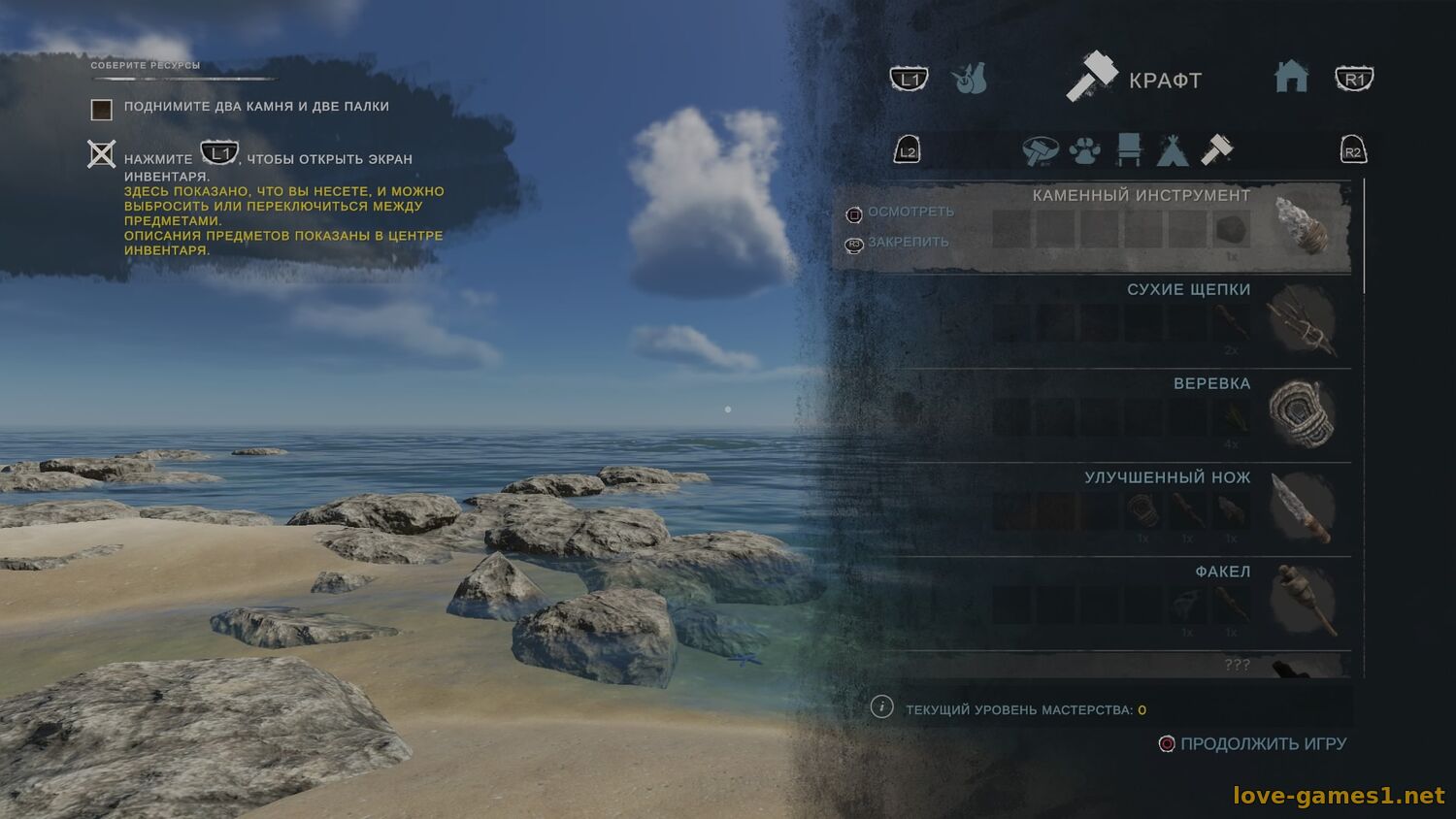Pick the Улучшенный нож recipe

click(1167, 477)
